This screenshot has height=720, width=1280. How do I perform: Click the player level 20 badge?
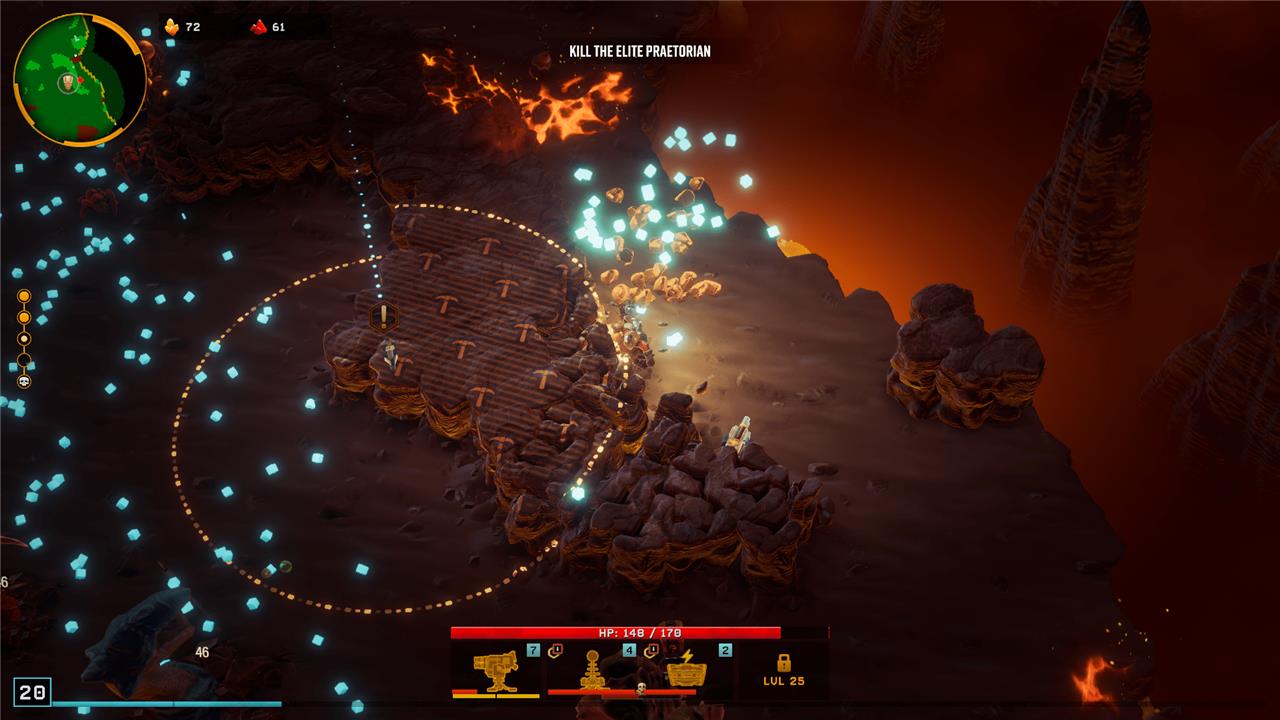coord(32,692)
